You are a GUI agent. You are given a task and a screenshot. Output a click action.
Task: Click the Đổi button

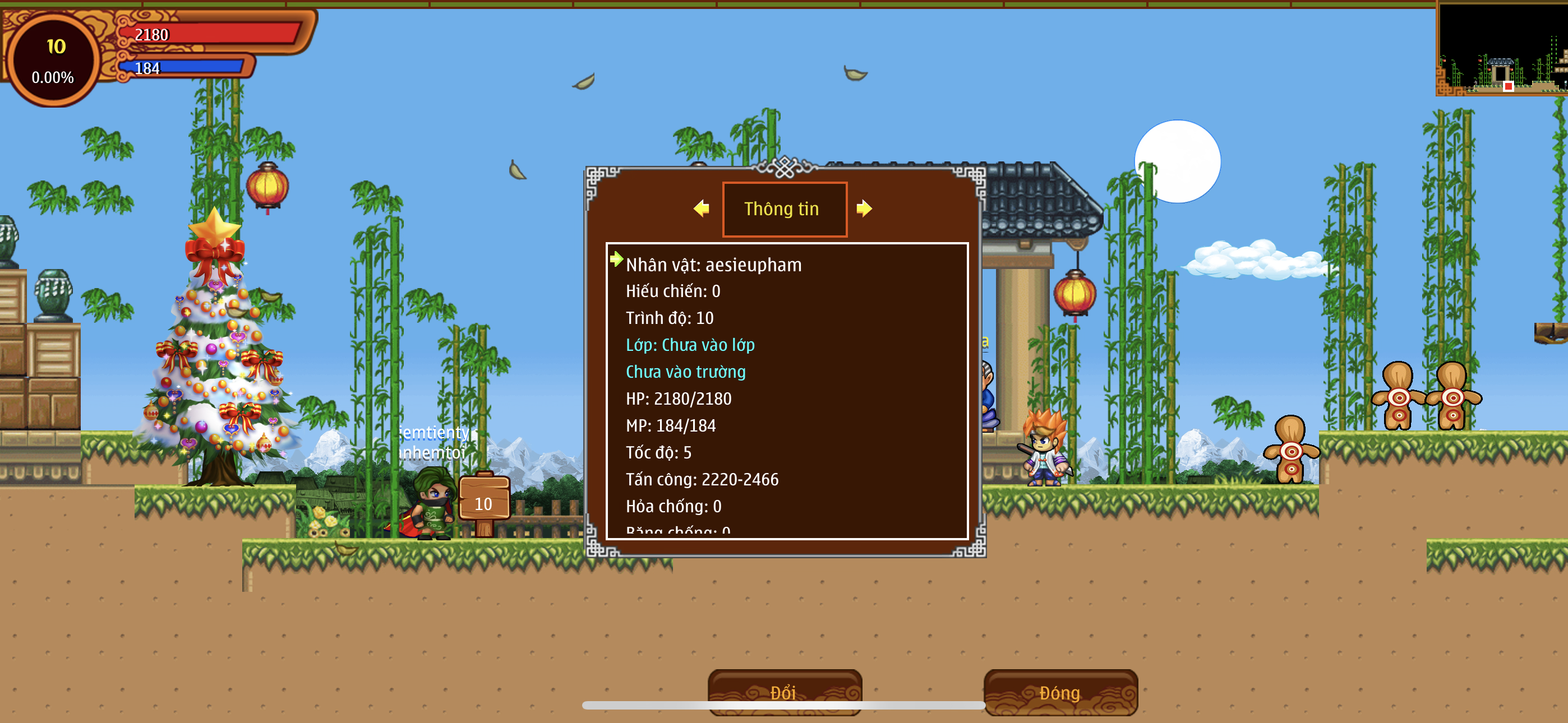click(784, 692)
